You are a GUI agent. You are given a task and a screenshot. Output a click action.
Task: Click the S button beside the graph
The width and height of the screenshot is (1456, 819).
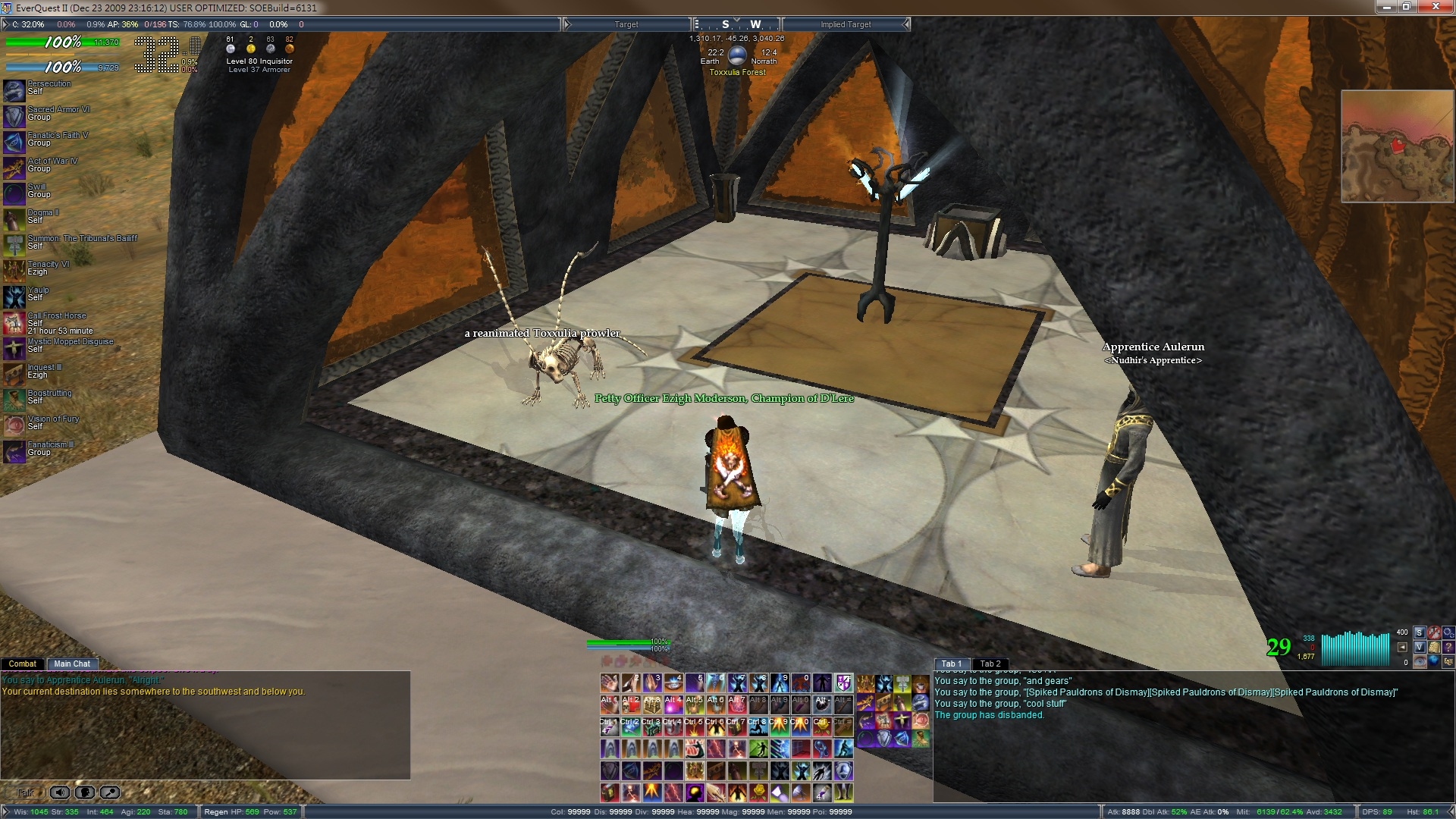1419,632
